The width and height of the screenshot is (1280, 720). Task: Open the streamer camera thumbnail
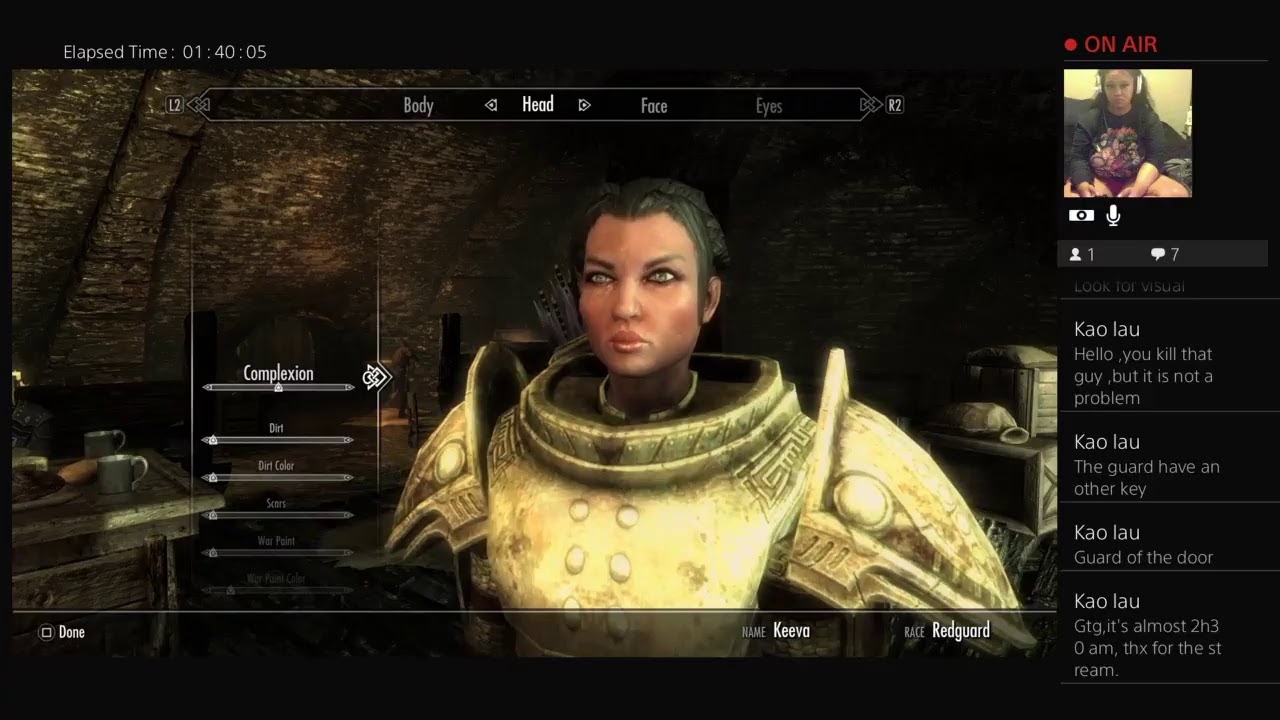(1127, 133)
